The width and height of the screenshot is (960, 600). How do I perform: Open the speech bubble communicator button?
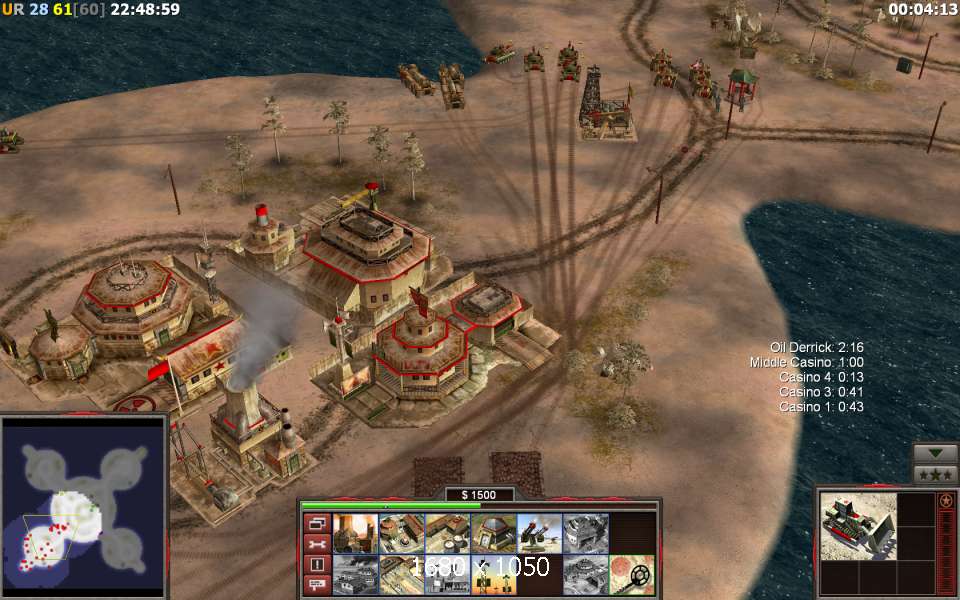316,585
